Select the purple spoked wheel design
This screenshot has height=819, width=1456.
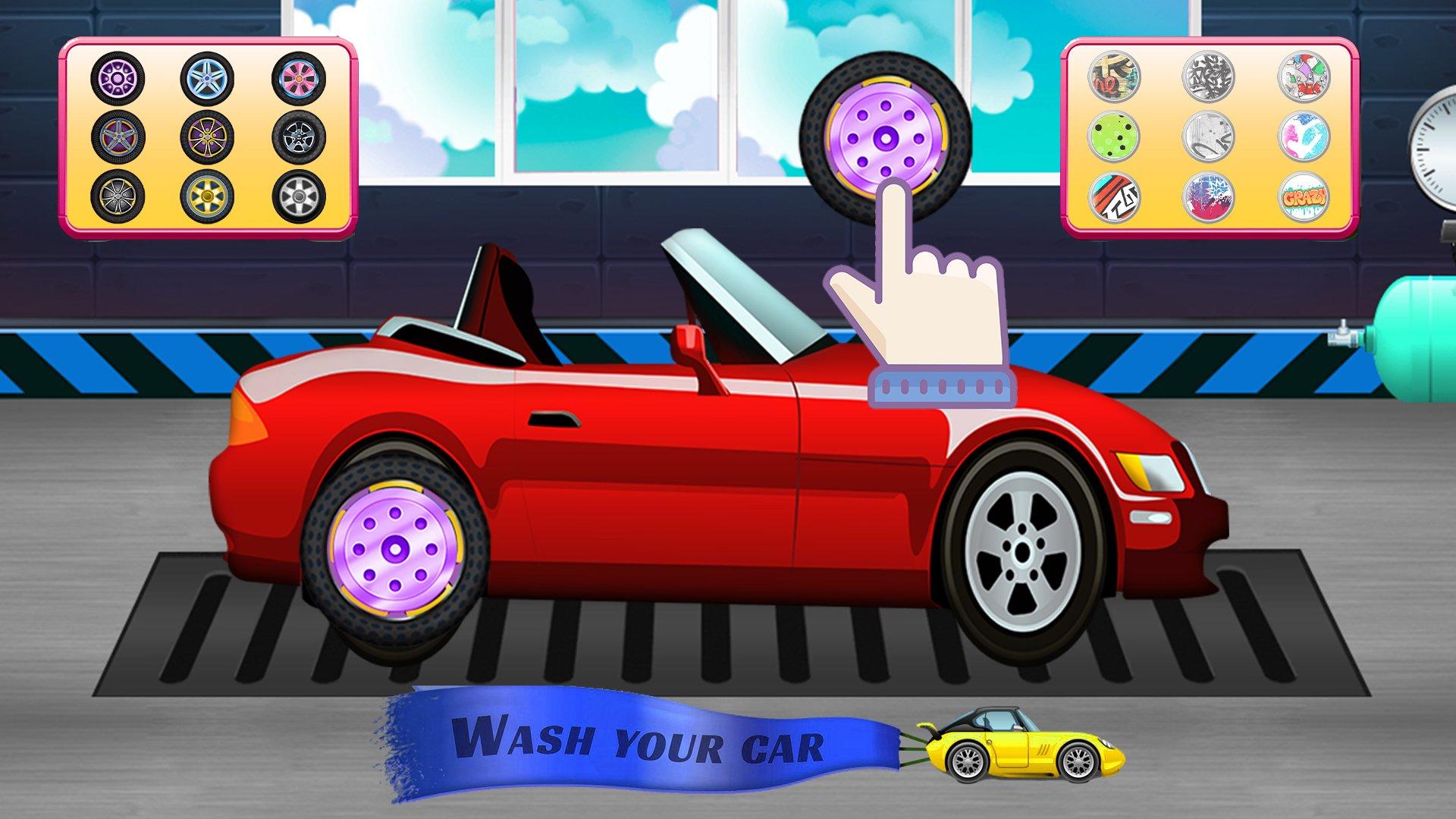tap(118, 78)
